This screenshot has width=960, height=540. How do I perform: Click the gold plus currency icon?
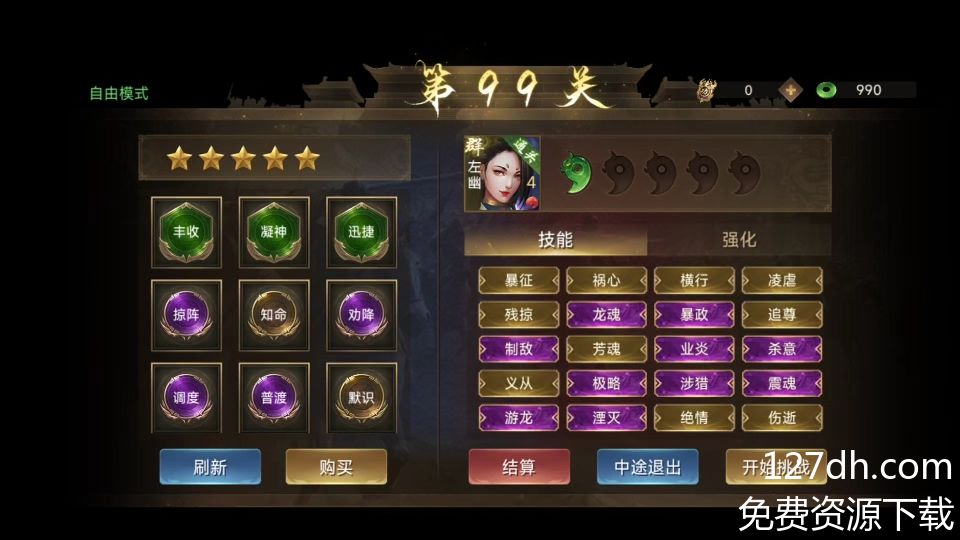[791, 90]
